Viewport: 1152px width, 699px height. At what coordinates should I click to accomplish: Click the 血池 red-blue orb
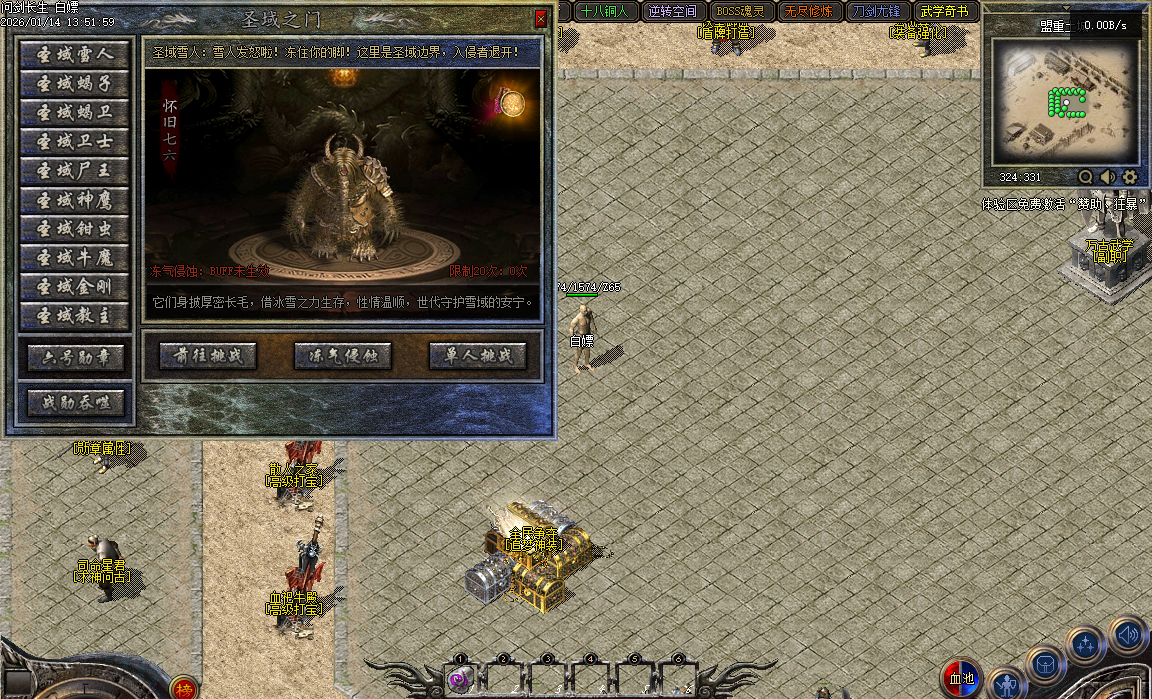pyautogui.click(x=962, y=680)
